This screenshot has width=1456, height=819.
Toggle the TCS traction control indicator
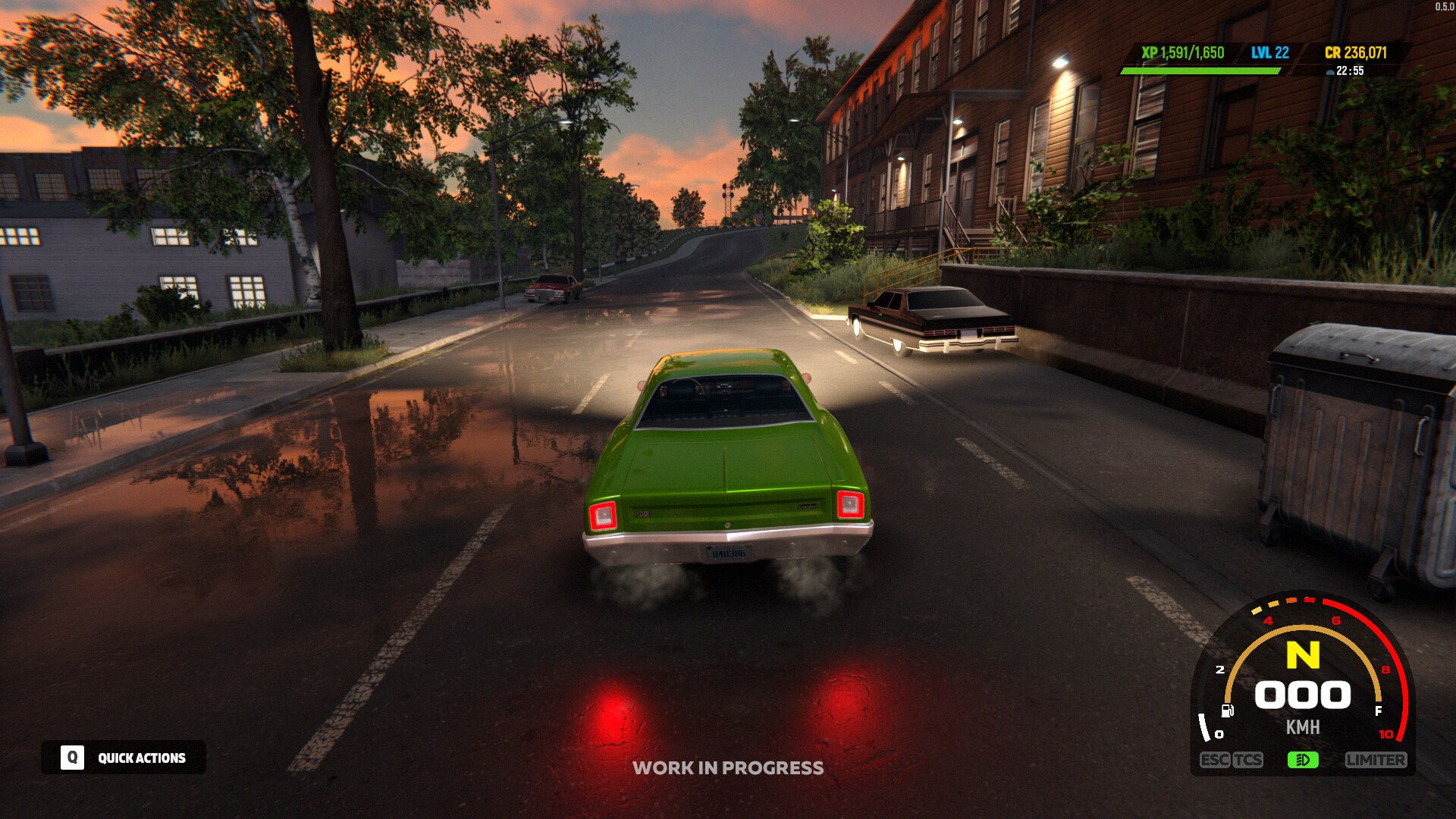pos(1249,759)
